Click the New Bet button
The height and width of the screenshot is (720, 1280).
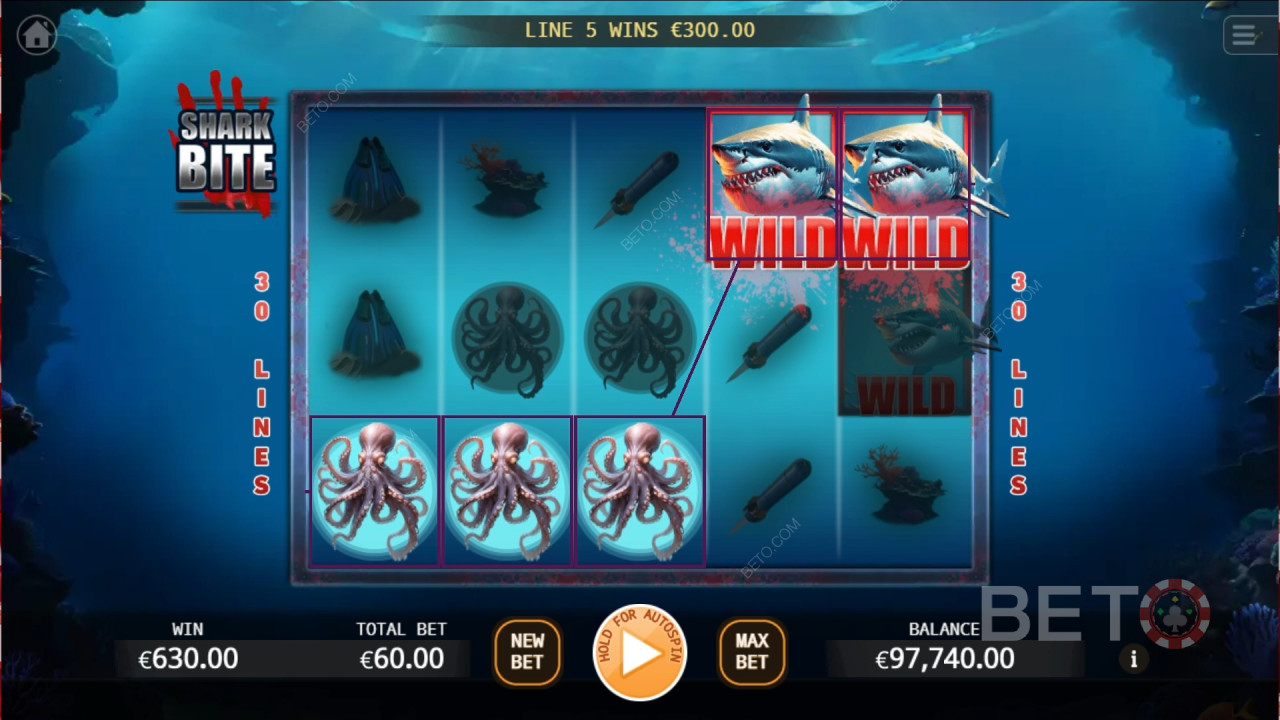pos(527,652)
